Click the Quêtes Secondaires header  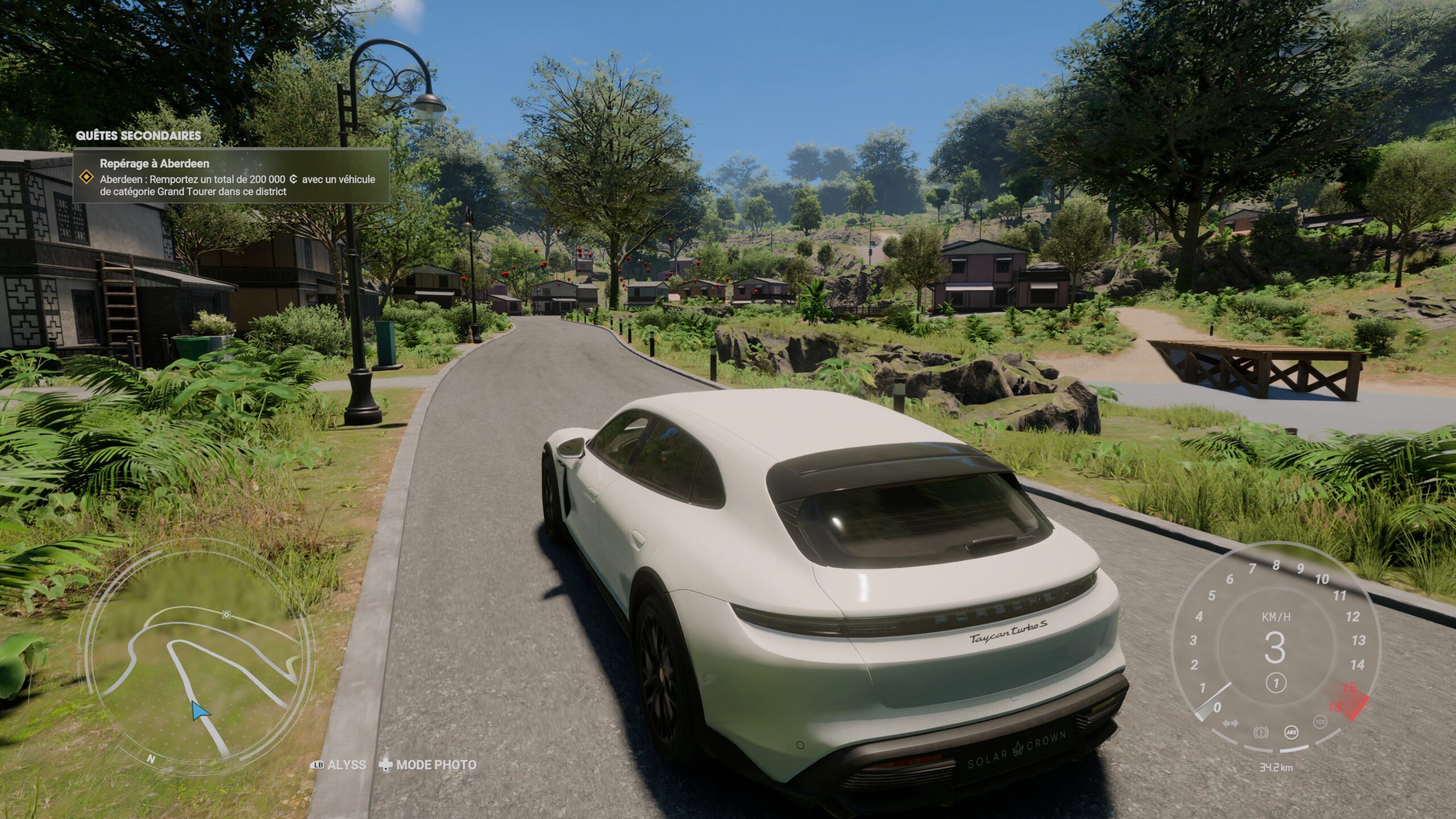point(138,135)
